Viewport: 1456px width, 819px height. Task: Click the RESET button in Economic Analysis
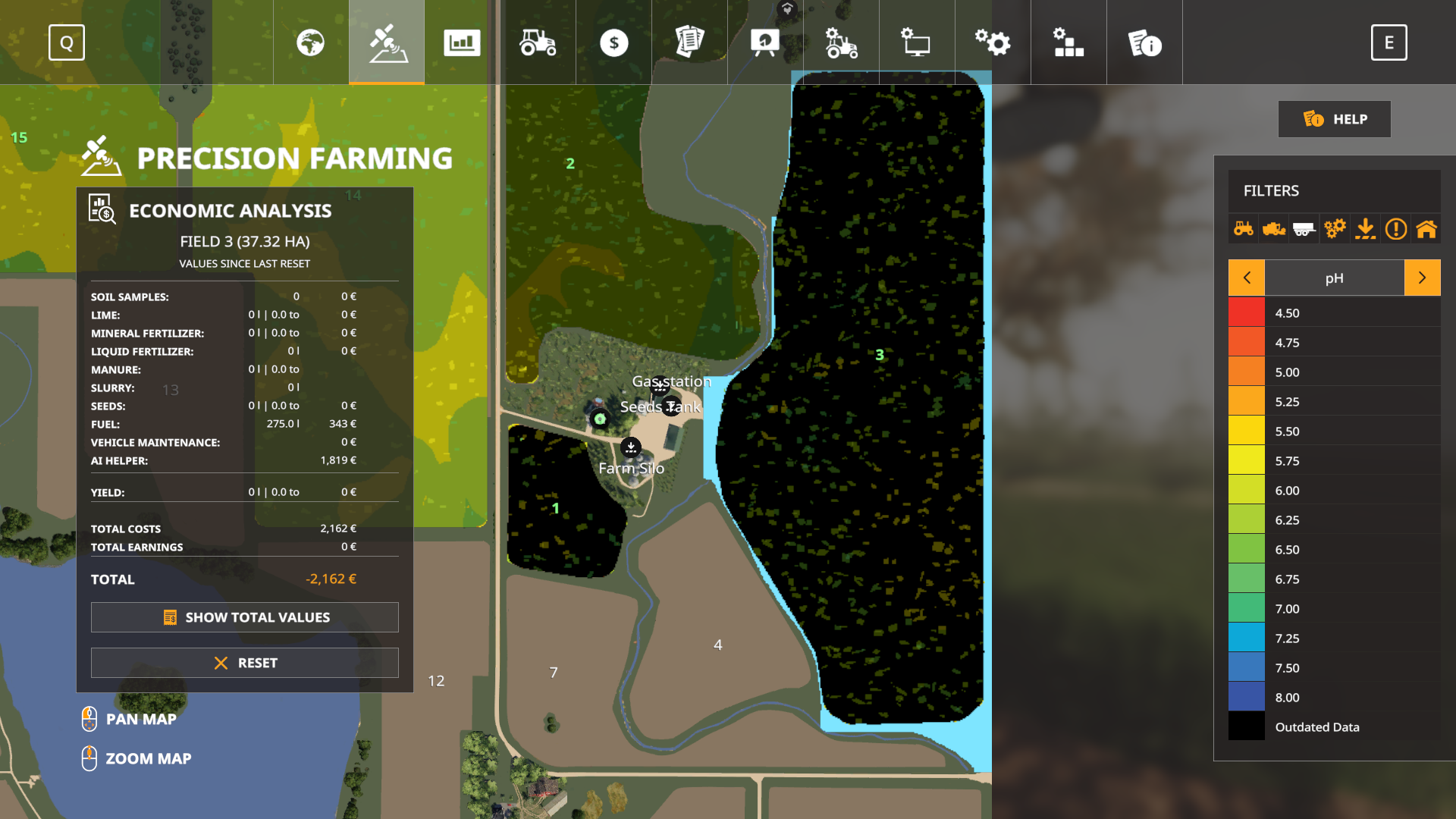(244, 662)
